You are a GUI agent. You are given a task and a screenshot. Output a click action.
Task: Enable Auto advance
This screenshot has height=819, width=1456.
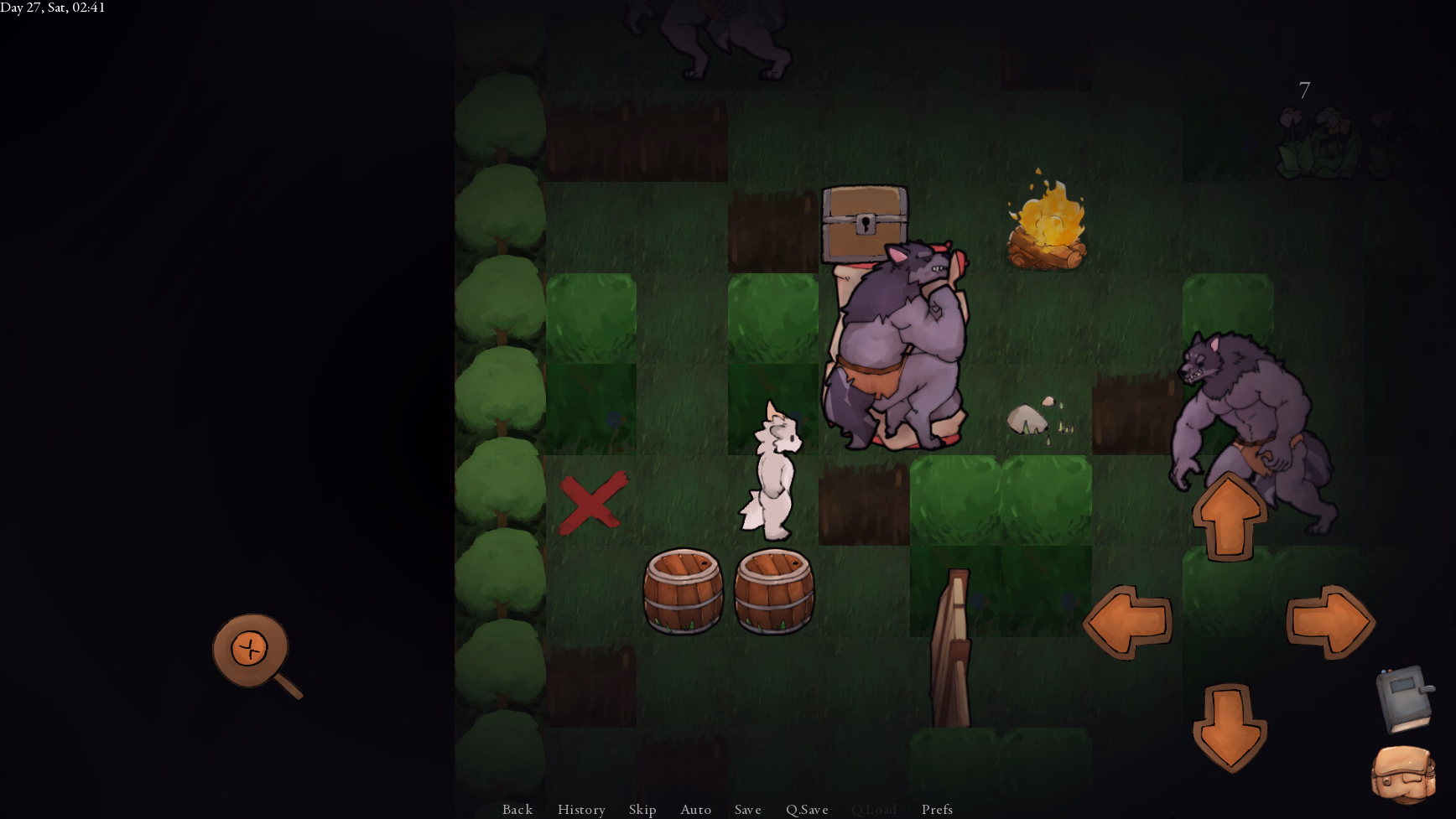[695, 809]
